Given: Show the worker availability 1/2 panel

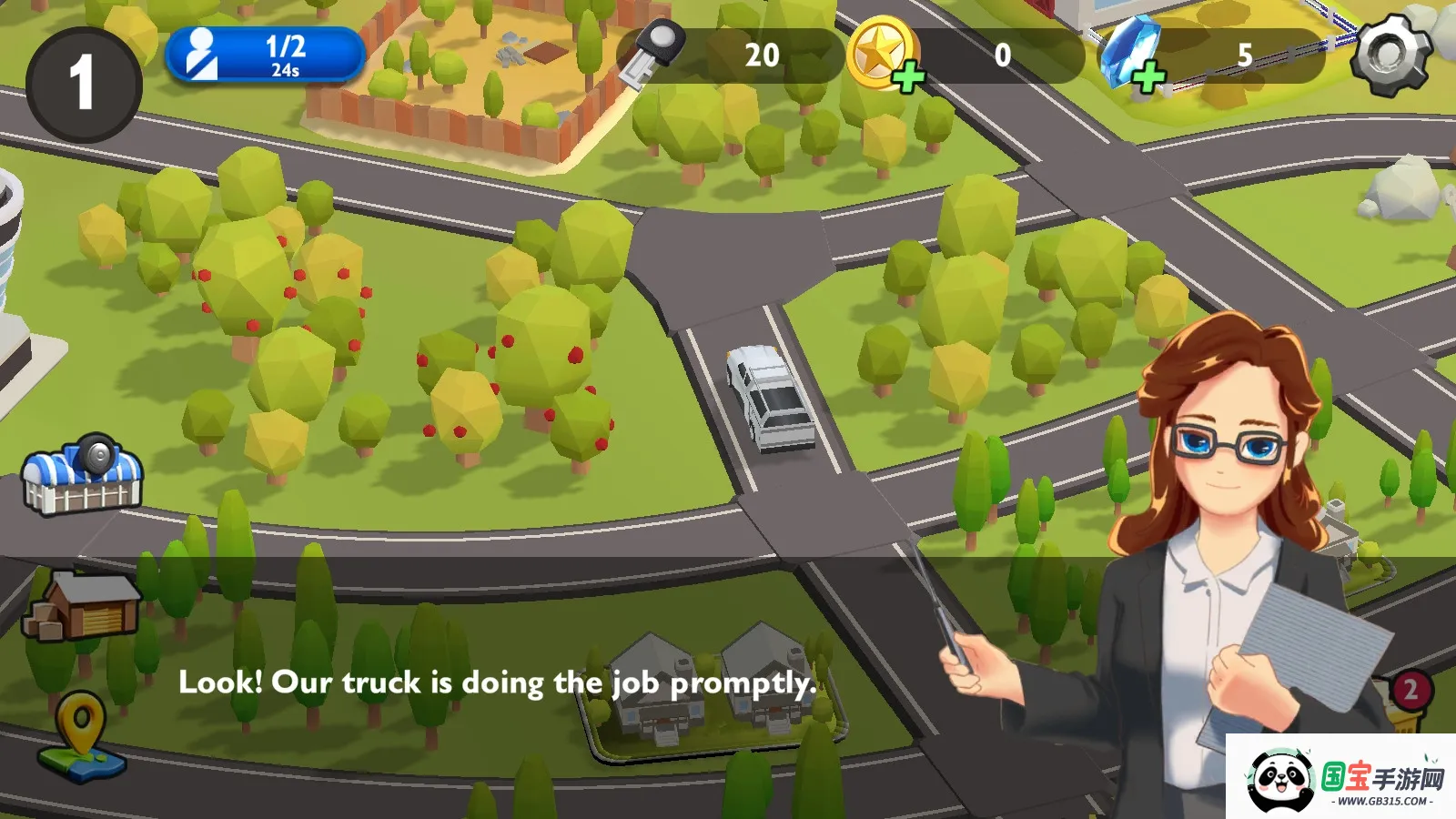Looking at the screenshot, I should pyautogui.click(x=264, y=55).
